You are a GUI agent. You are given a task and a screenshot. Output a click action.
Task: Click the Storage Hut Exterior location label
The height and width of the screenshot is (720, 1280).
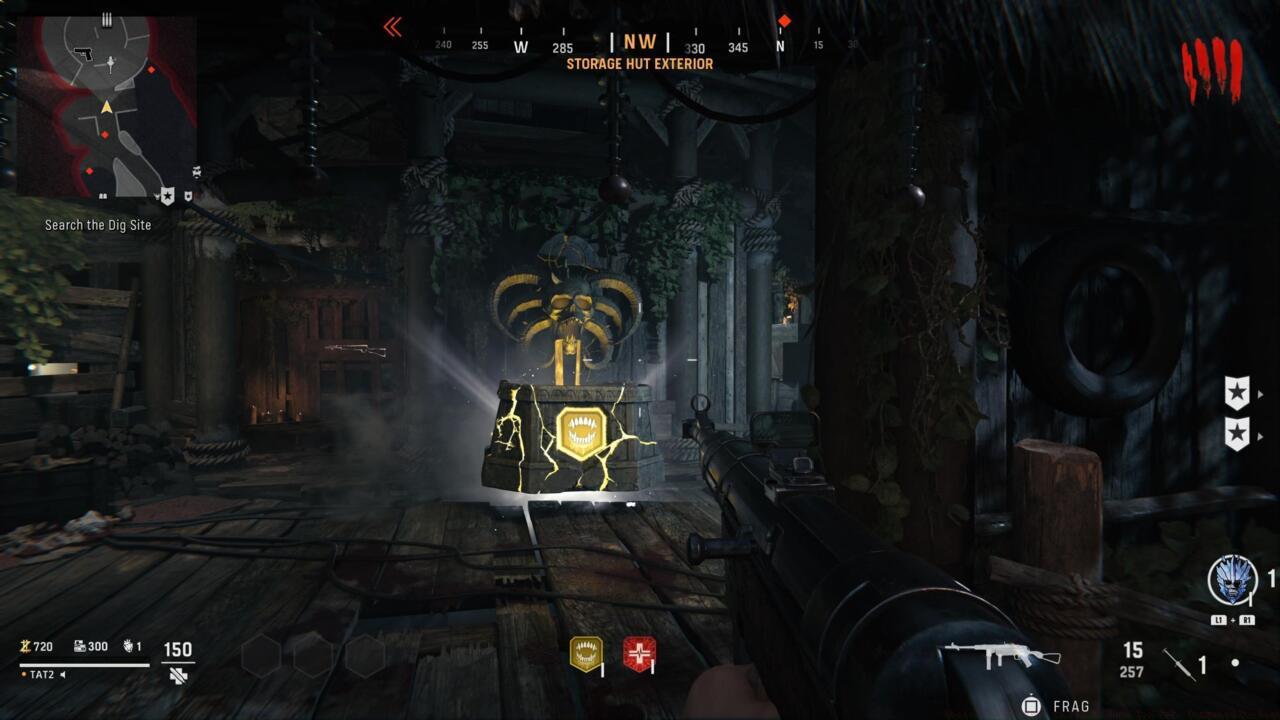coord(640,63)
